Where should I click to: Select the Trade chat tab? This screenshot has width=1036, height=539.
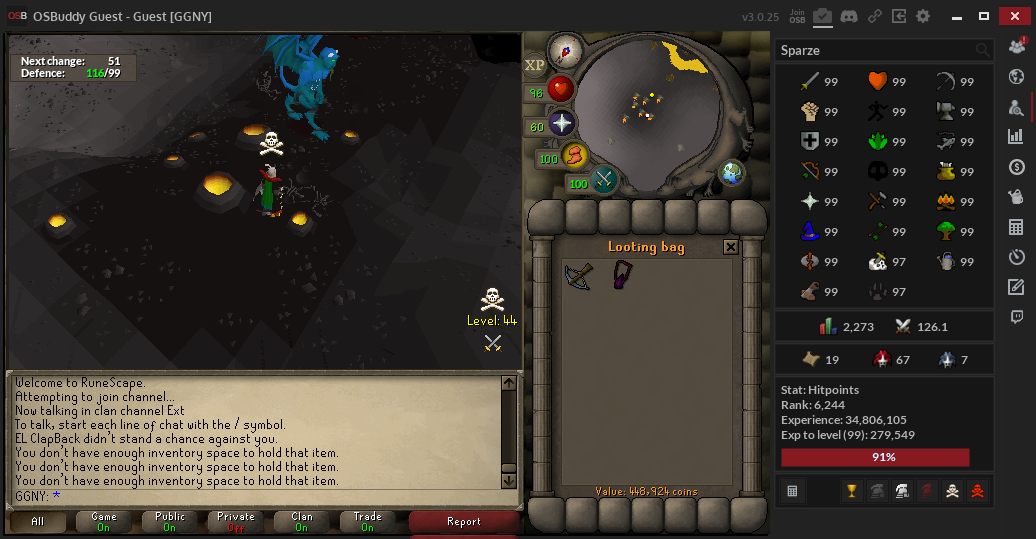tap(368, 521)
